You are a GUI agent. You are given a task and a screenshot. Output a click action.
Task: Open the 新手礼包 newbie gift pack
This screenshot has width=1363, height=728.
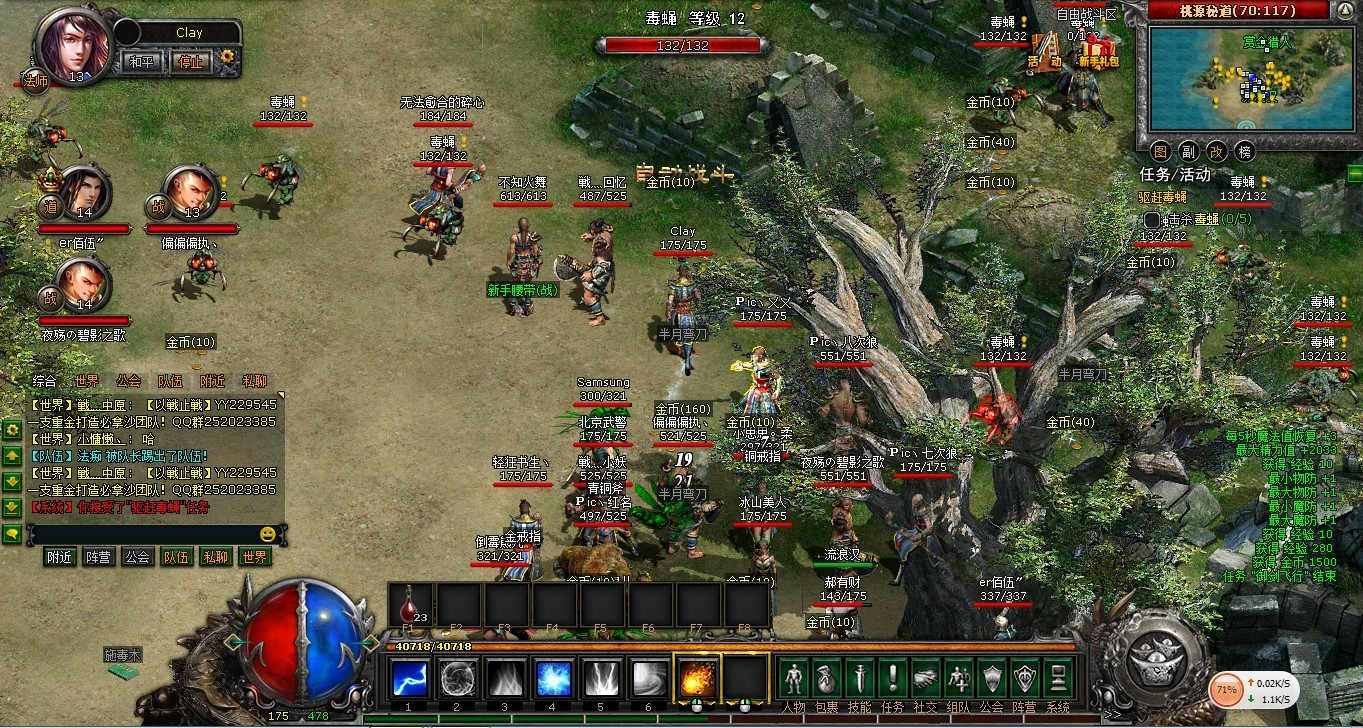point(1098,49)
